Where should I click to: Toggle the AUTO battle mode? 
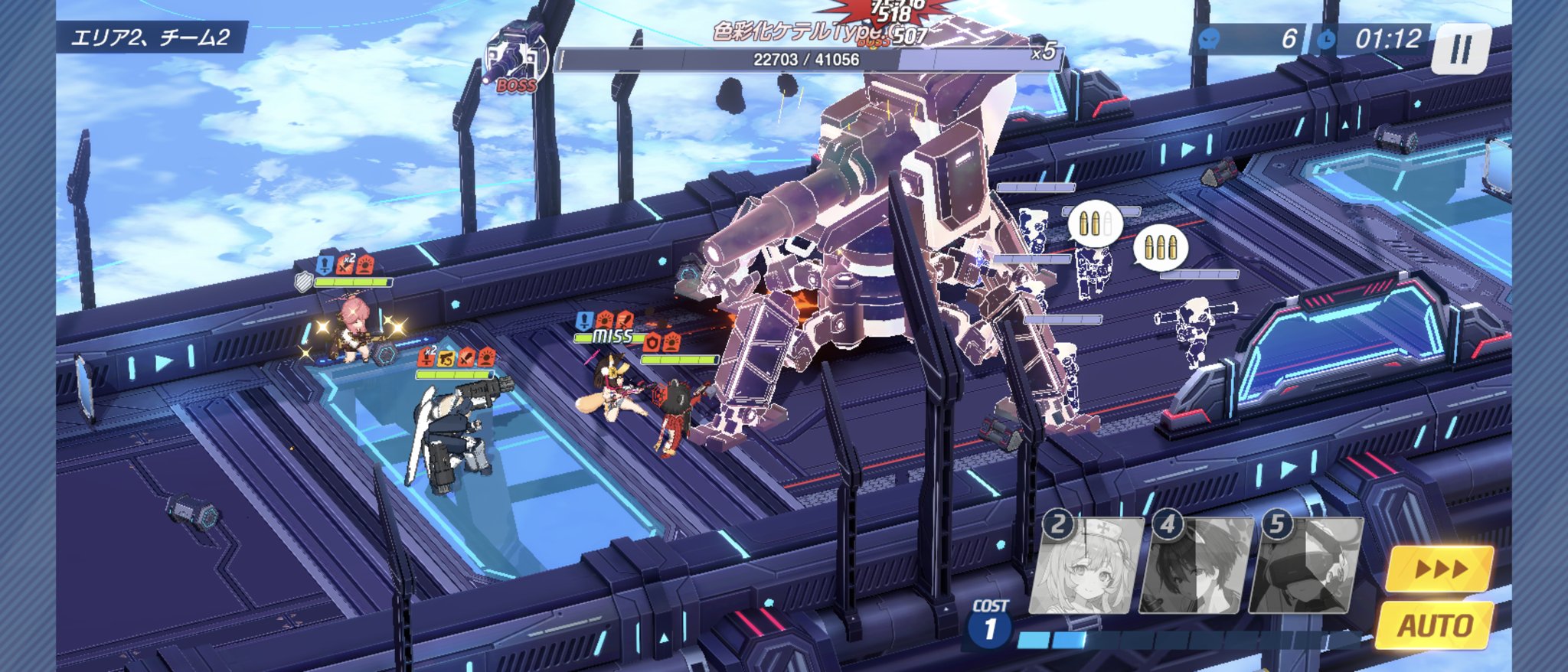click(1435, 625)
